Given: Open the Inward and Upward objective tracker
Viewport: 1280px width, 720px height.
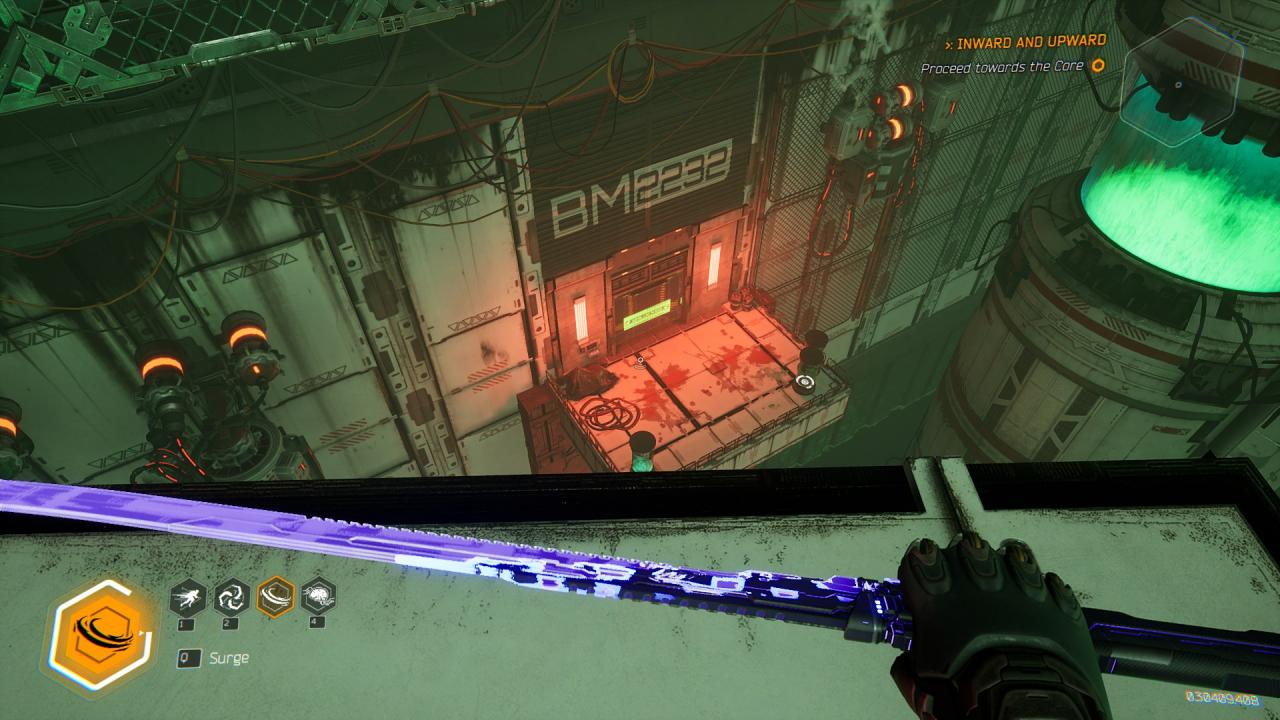Looking at the screenshot, I should point(1030,42).
